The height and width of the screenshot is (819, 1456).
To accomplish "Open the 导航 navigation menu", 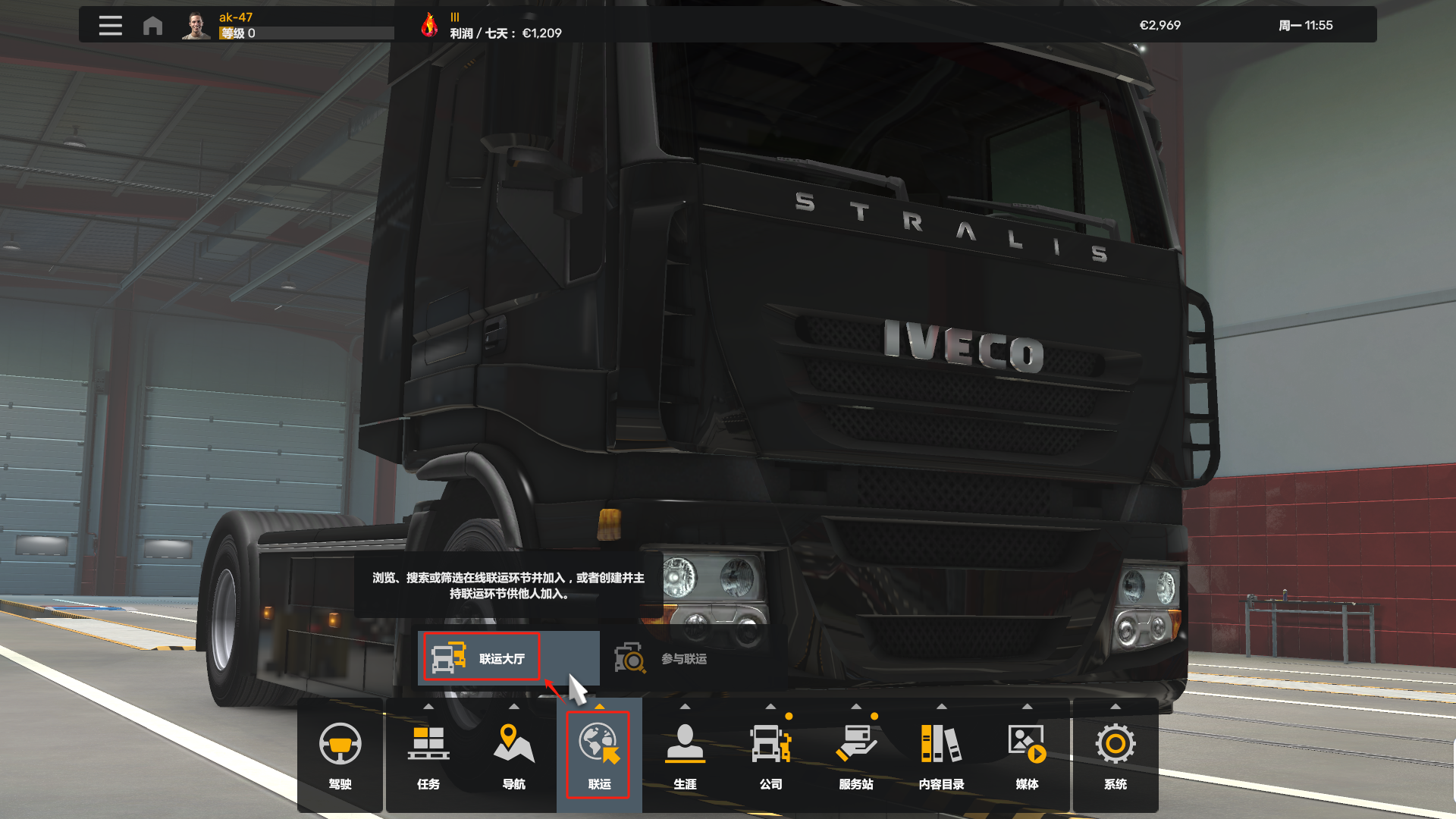I will 513,755.
